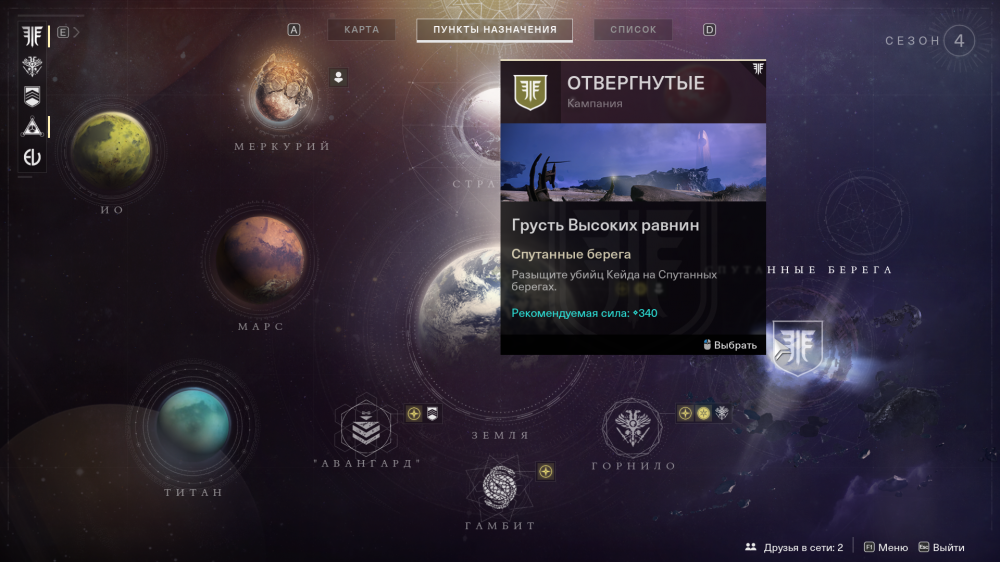Click the Выбрать button in the mission tooltip
The height and width of the screenshot is (562, 1000).
click(x=730, y=345)
